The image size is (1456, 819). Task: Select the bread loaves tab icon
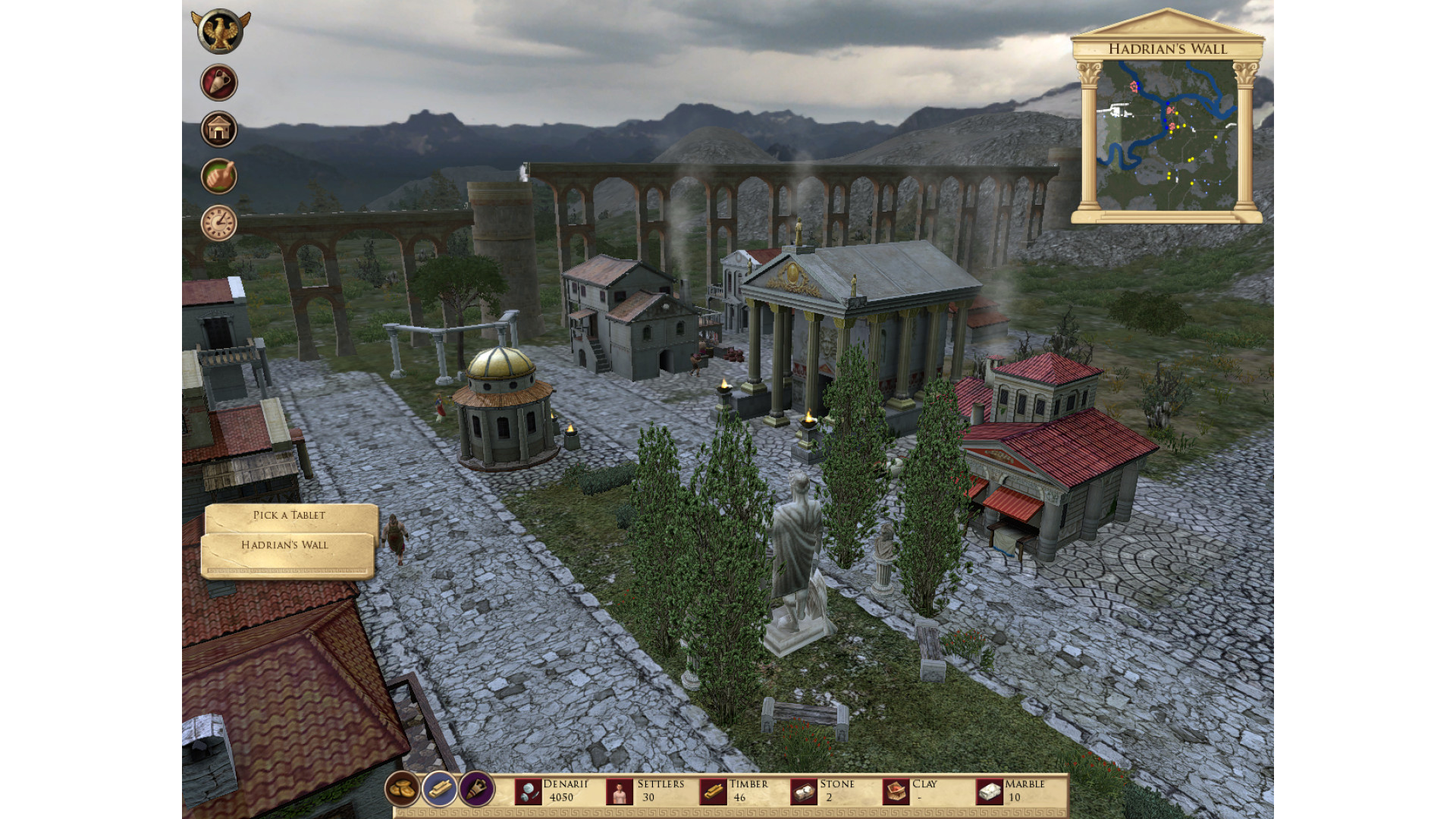pyautogui.click(x=402, y=789)
